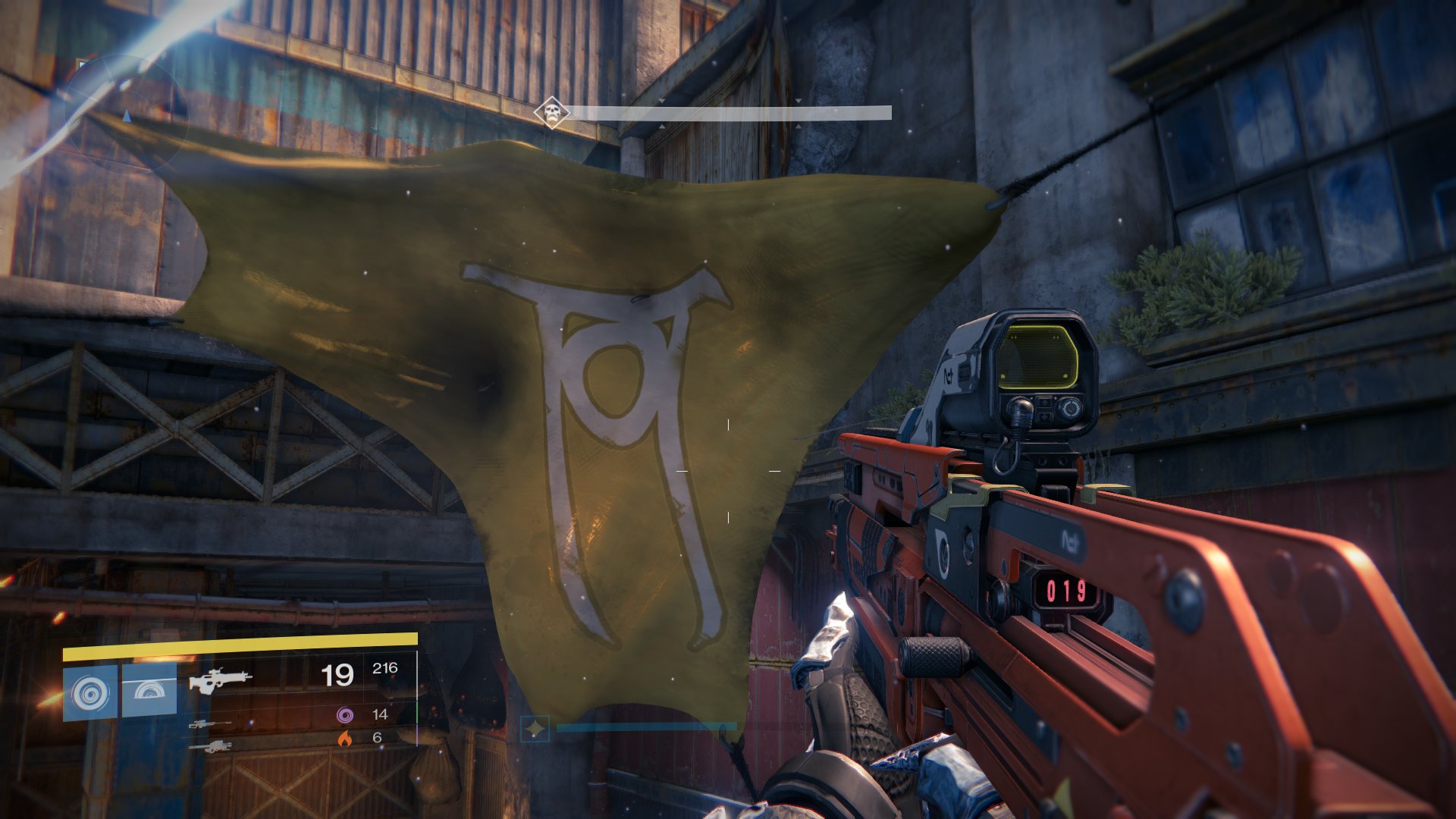The image size is (1456, 819).
Task: Click the purple special ammo icon
Action: pos(347,716)
